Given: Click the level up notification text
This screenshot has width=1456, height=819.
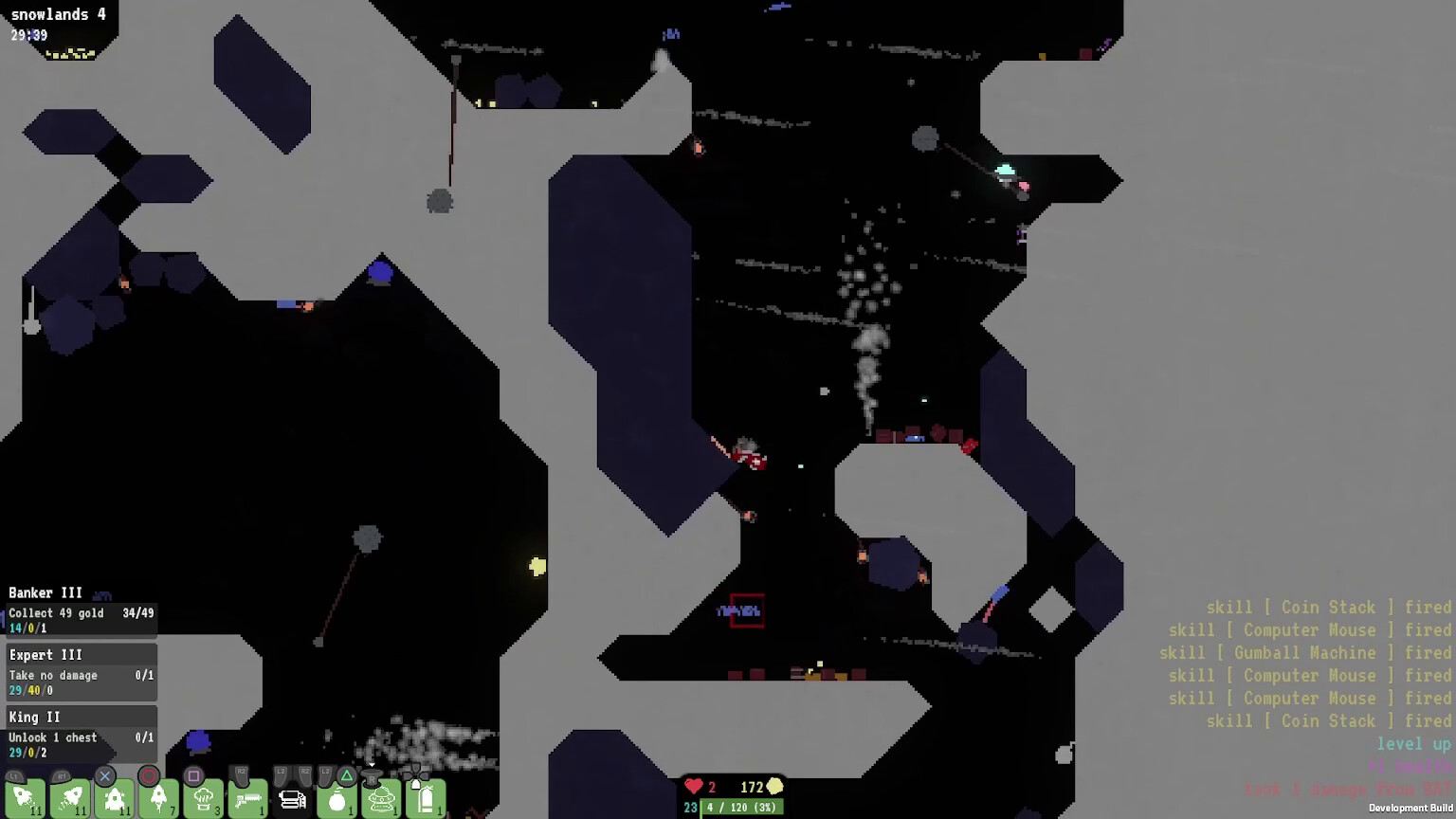Looking at the screenshot, I should pos(1411,744).
